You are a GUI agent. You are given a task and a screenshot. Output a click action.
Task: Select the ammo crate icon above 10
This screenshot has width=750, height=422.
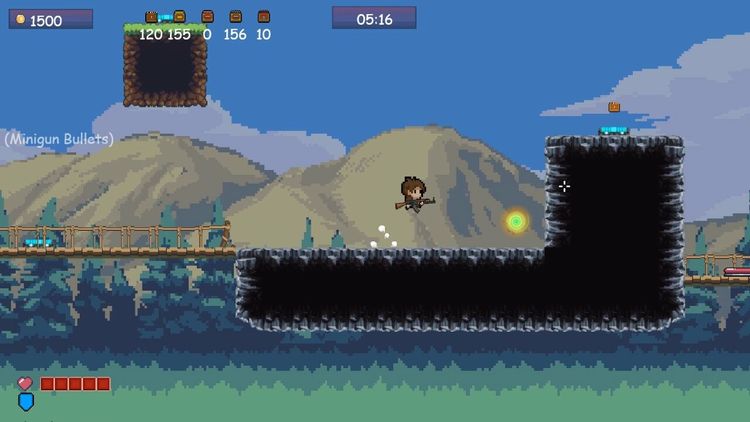tap(263, 17)
